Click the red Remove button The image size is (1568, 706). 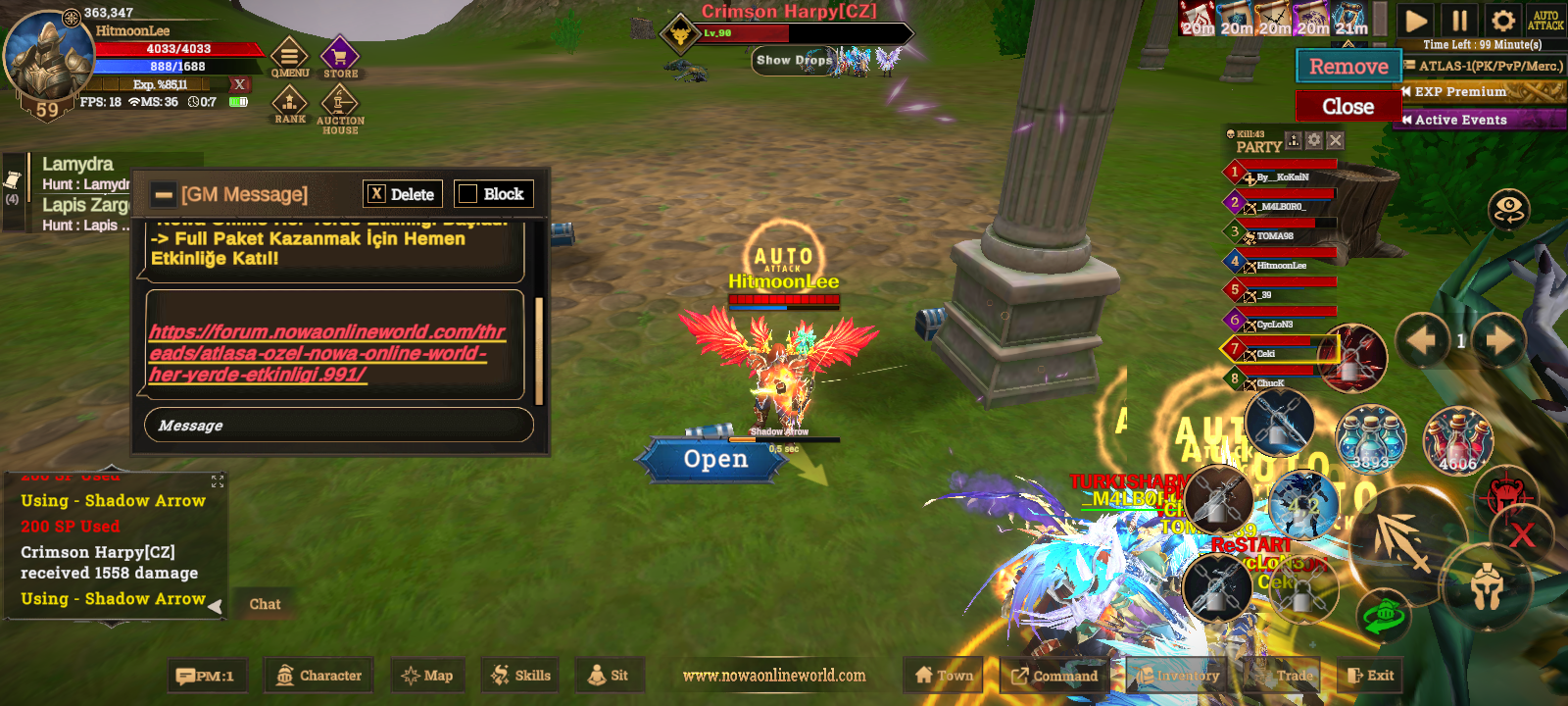(x=1348, y=67)
